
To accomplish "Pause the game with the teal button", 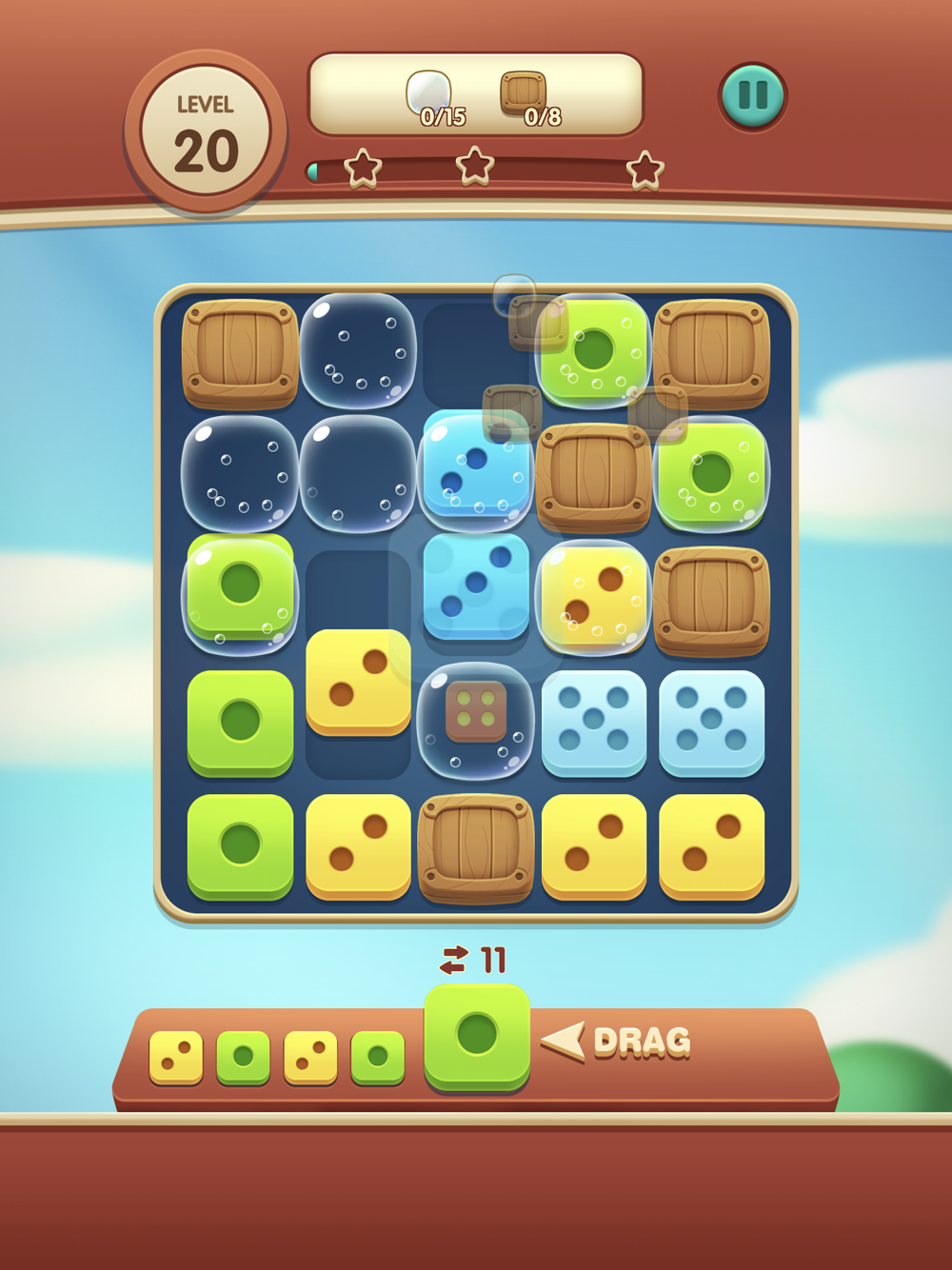I will point(752,95).
